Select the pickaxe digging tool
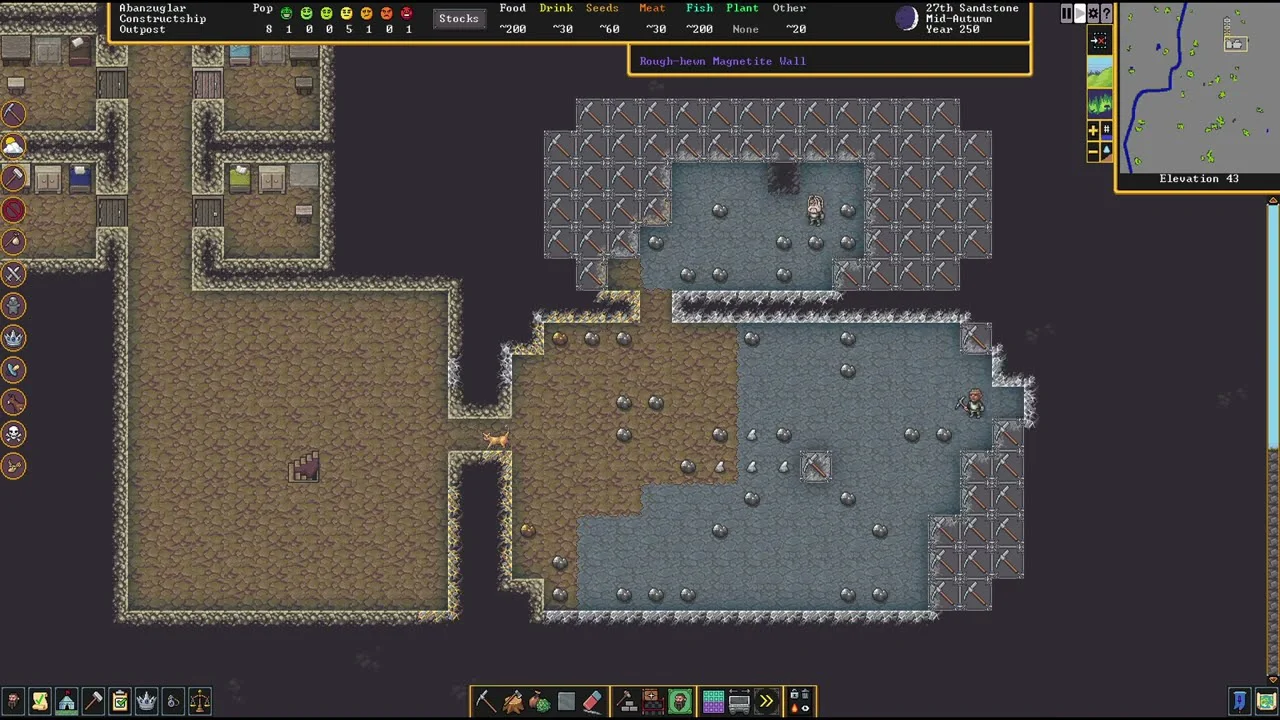 (485, 702)
